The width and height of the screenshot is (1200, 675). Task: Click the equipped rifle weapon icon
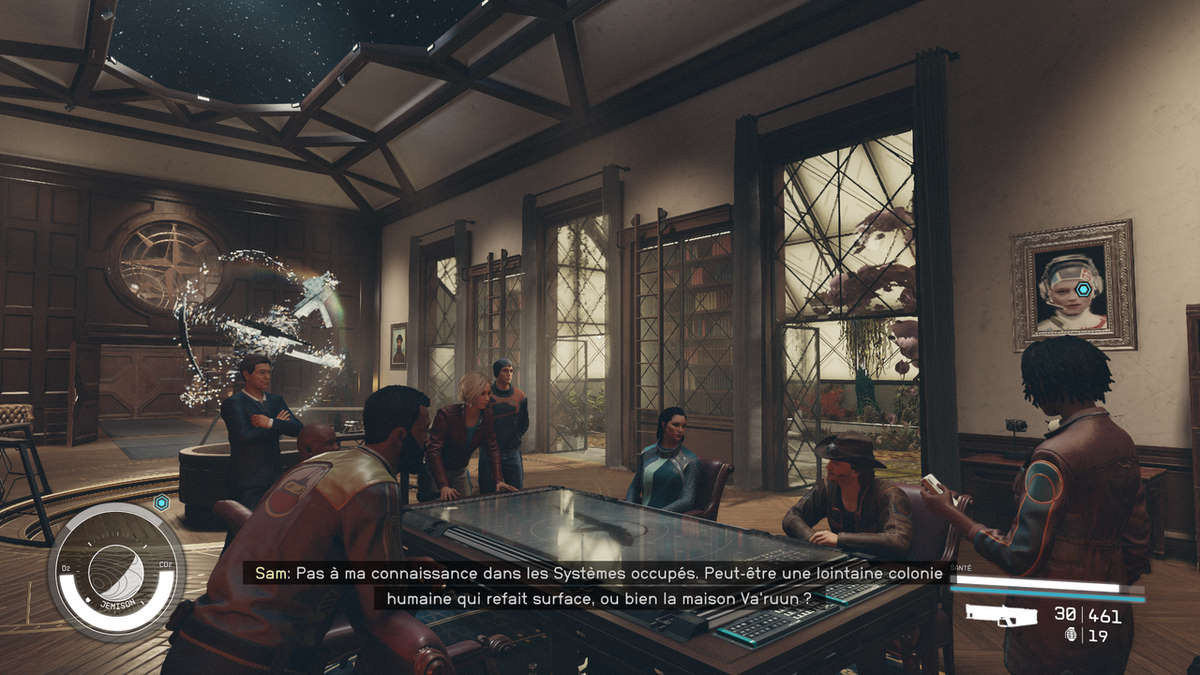(x=1003, y=616)
